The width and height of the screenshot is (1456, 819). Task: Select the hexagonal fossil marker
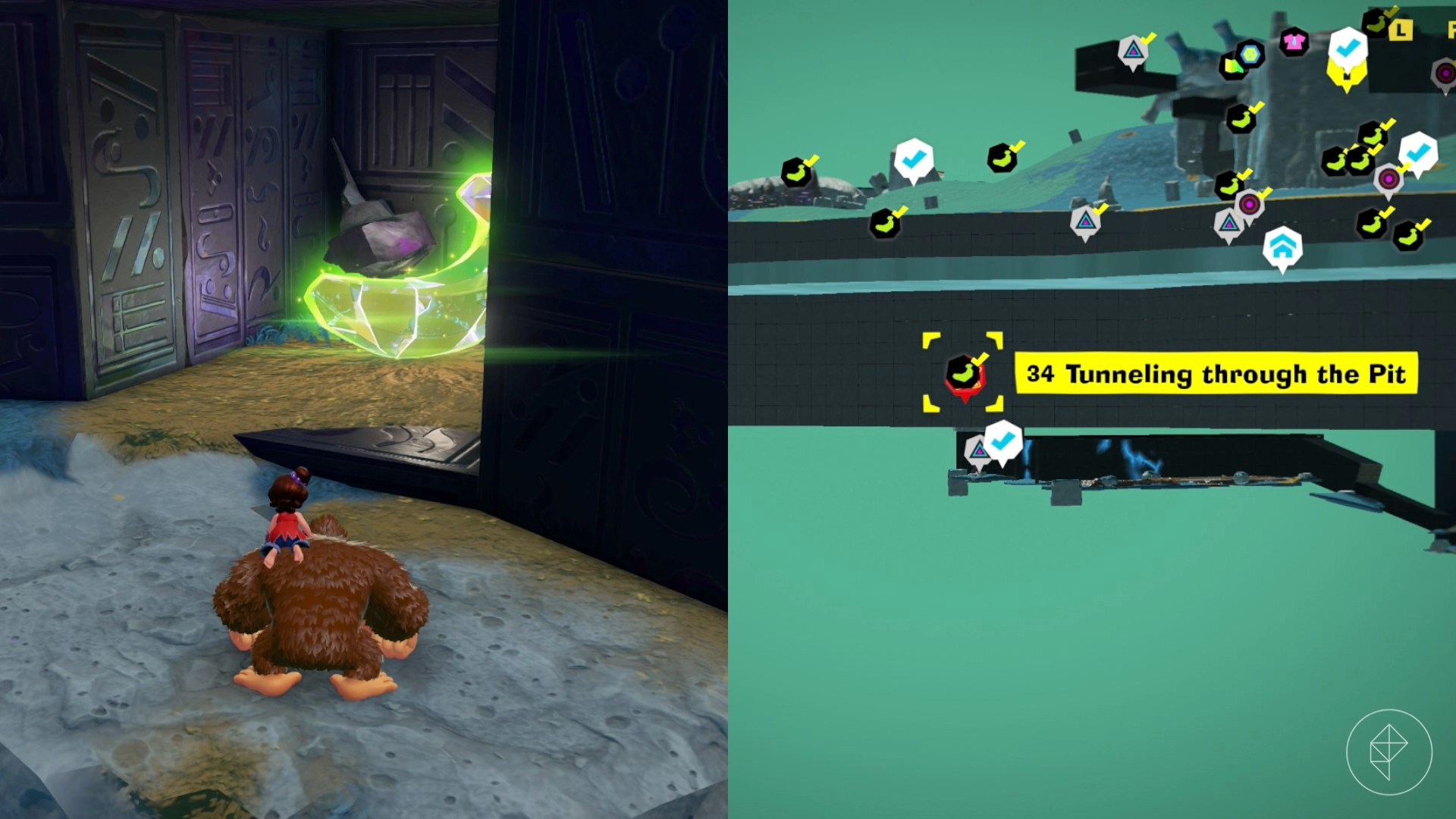(1250, 55)
